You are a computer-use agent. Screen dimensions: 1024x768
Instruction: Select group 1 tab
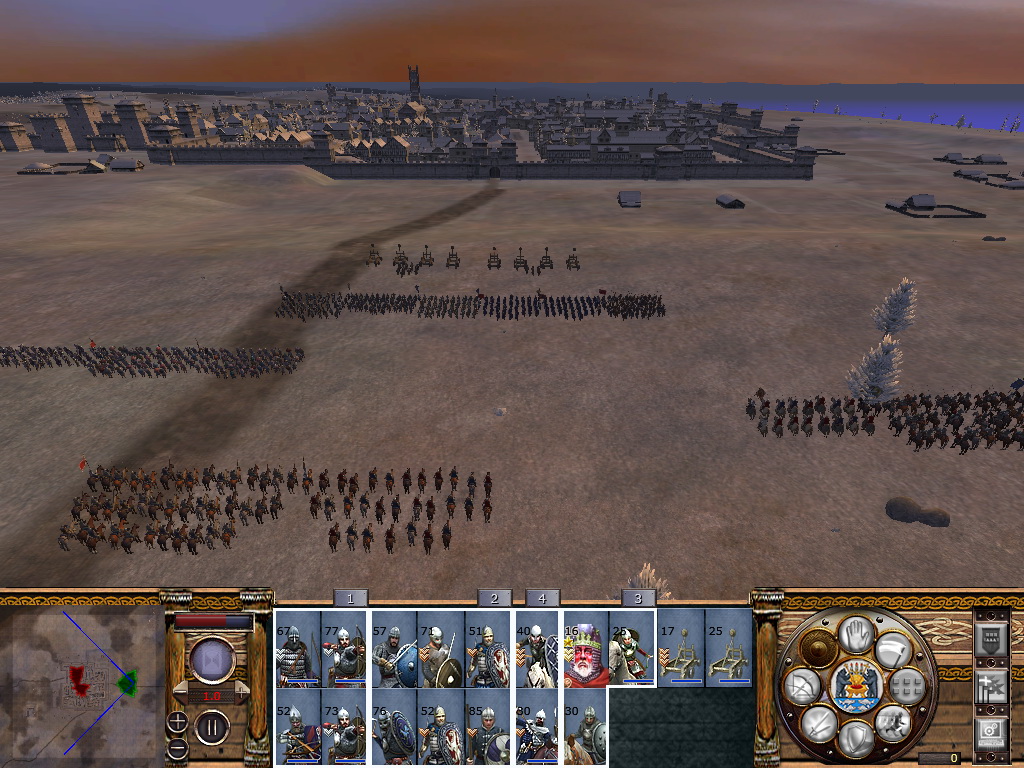tap(350, 598)
